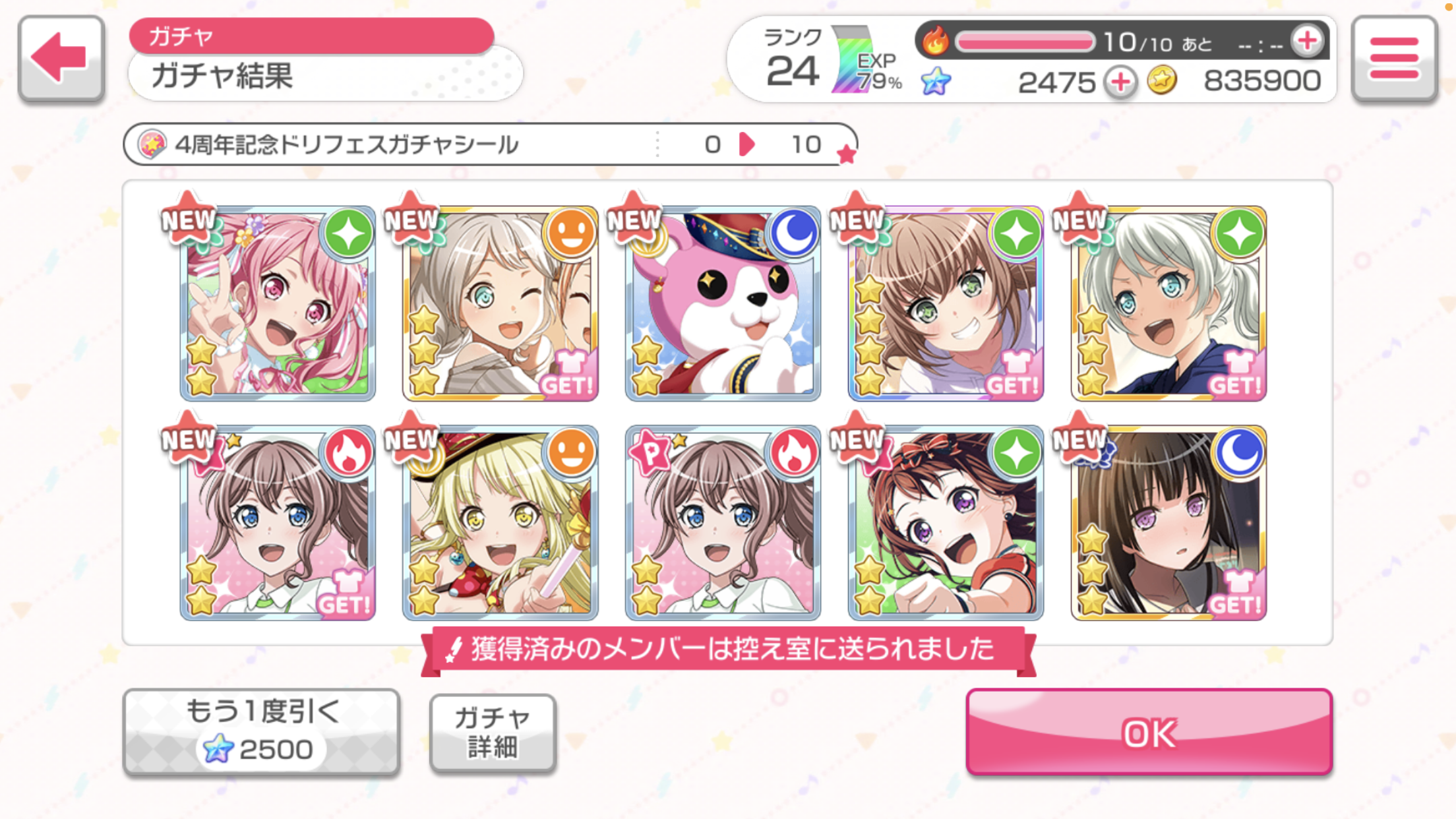The width and height of the screenshot is (1456, 819).
Task: Go back with the pink arrow button
Action: tap(61, 58)
